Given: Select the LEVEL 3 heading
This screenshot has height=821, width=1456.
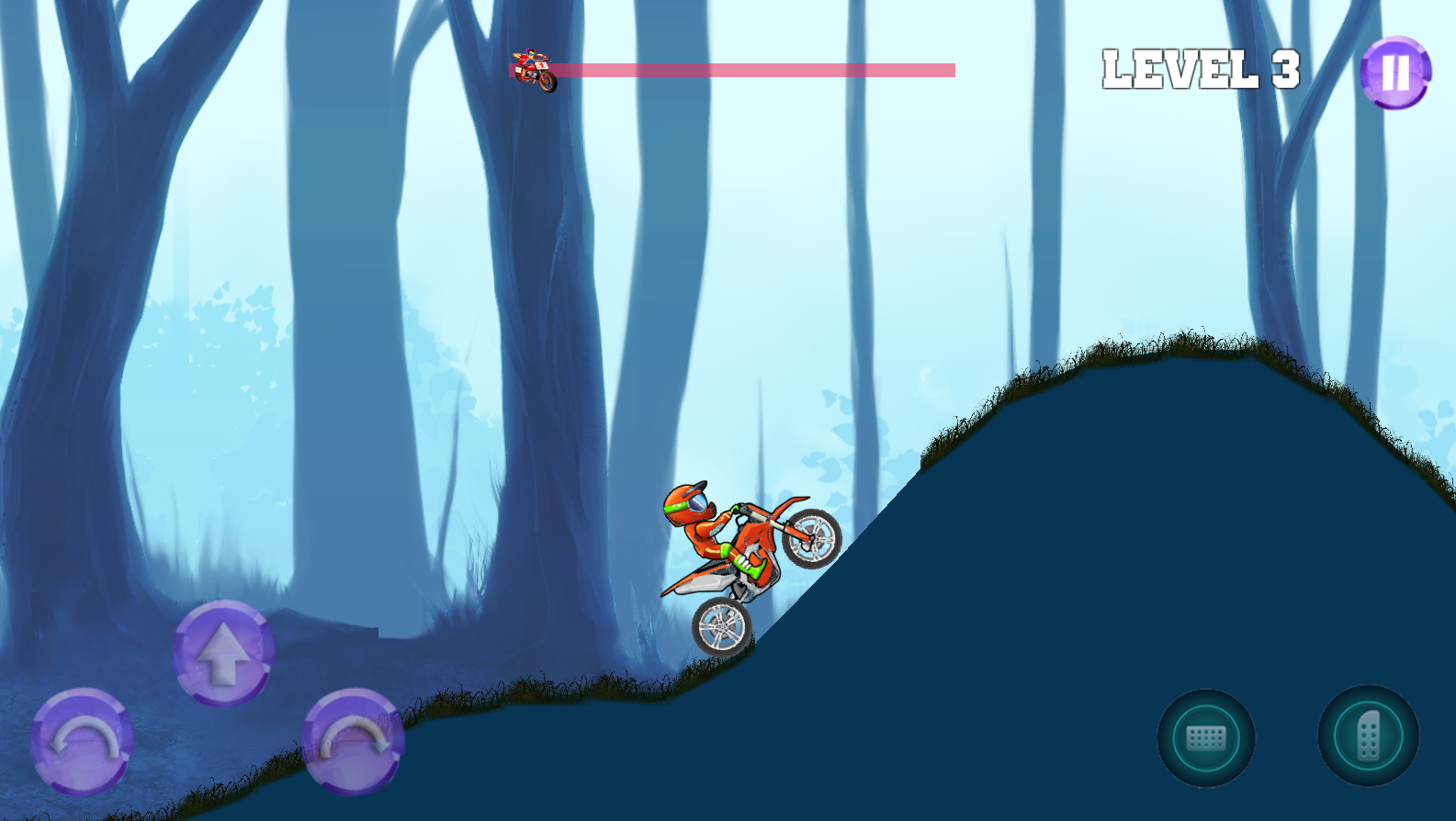Looking at the screenshot, I should [1200, 69].
